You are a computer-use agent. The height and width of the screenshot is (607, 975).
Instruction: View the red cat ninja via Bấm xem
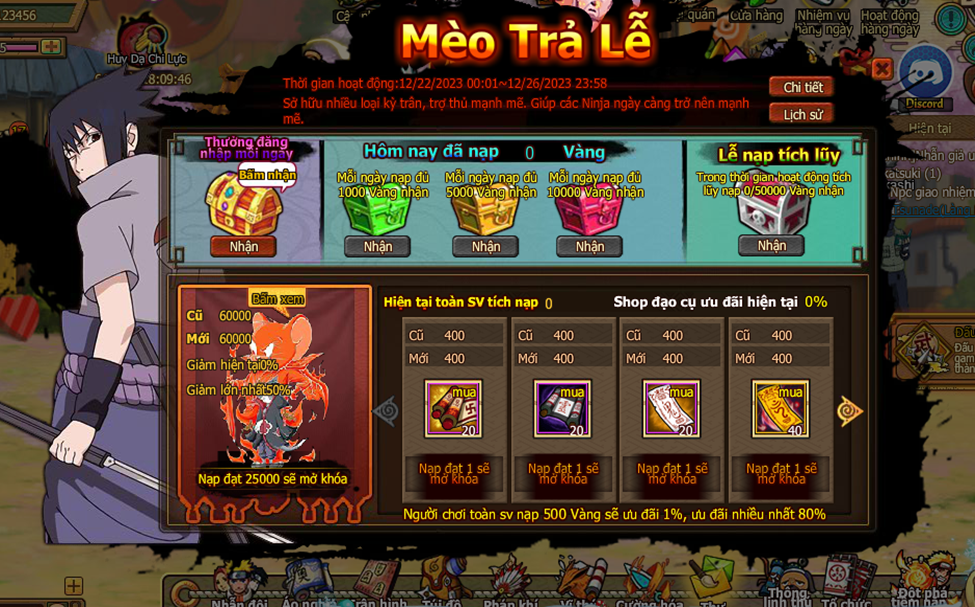pos(276,299)
